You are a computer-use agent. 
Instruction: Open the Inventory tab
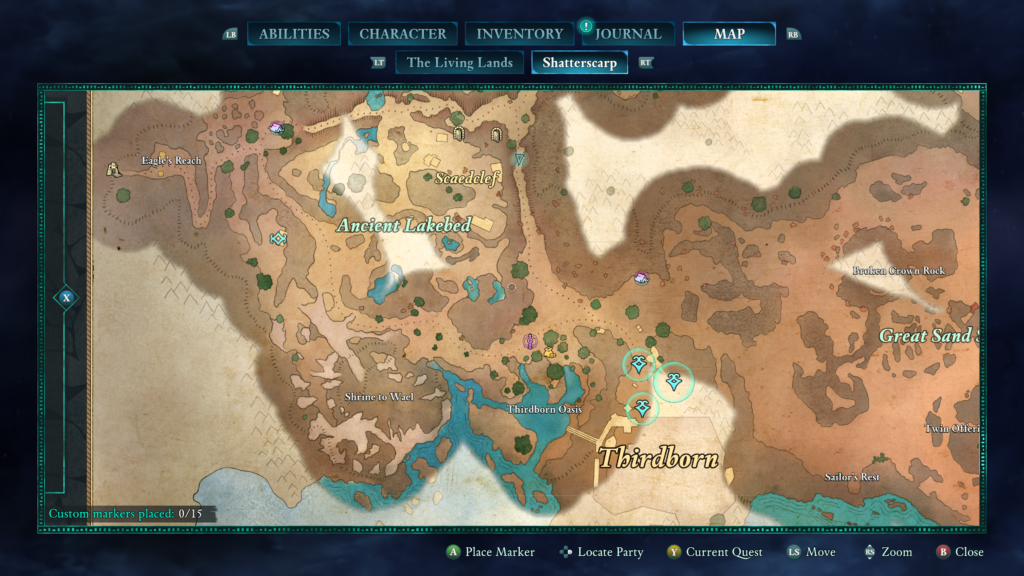(519, 34)
